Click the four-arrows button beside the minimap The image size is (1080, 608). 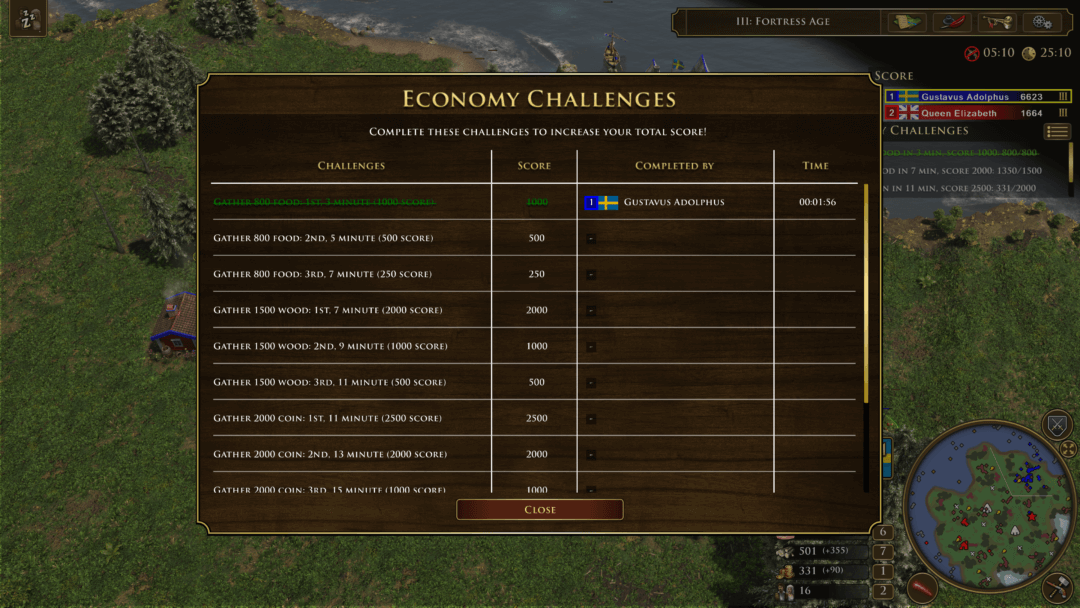click(1068, 449)
